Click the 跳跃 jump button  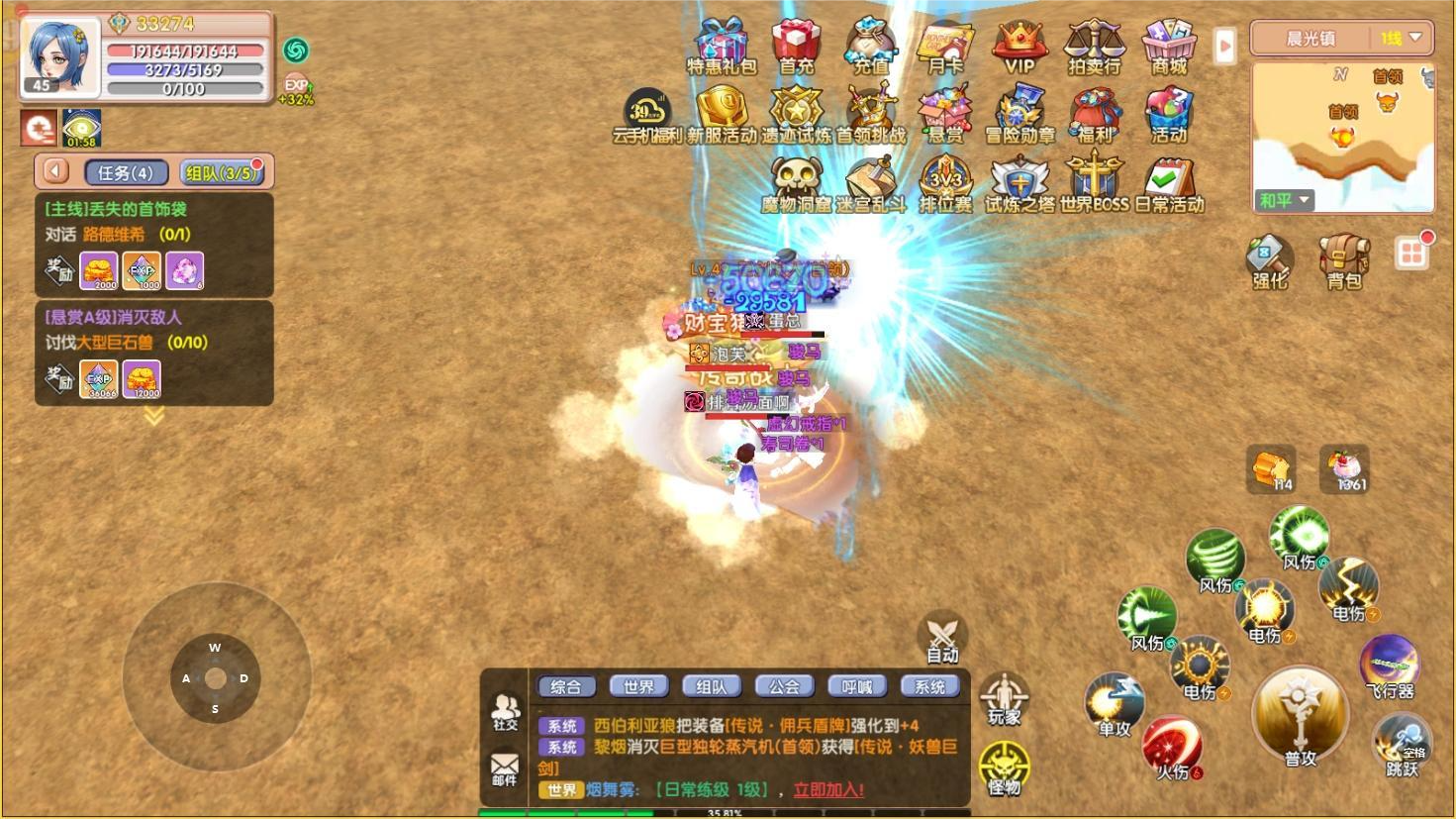pos(1402,745)
